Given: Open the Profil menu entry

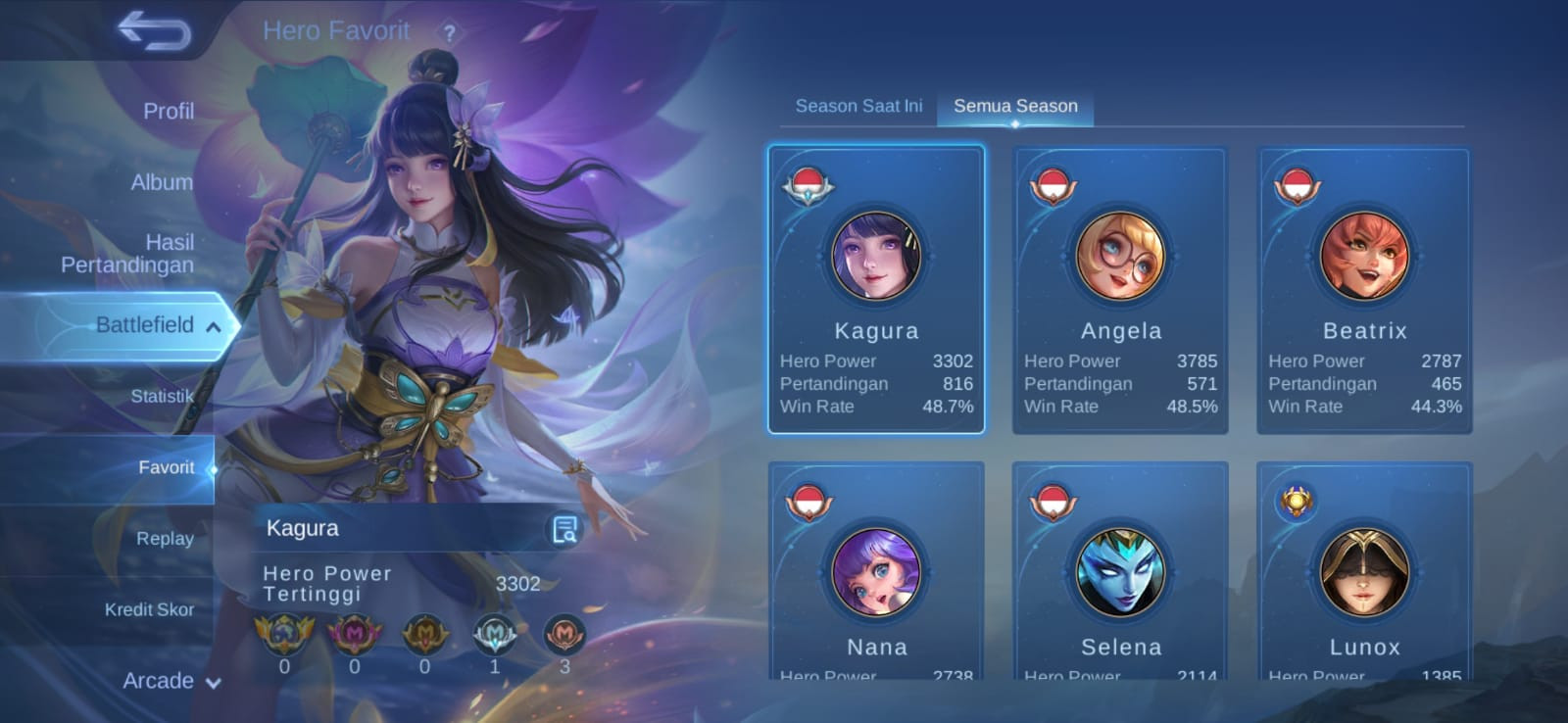Looking at the screenshot, I should (168, 112).
